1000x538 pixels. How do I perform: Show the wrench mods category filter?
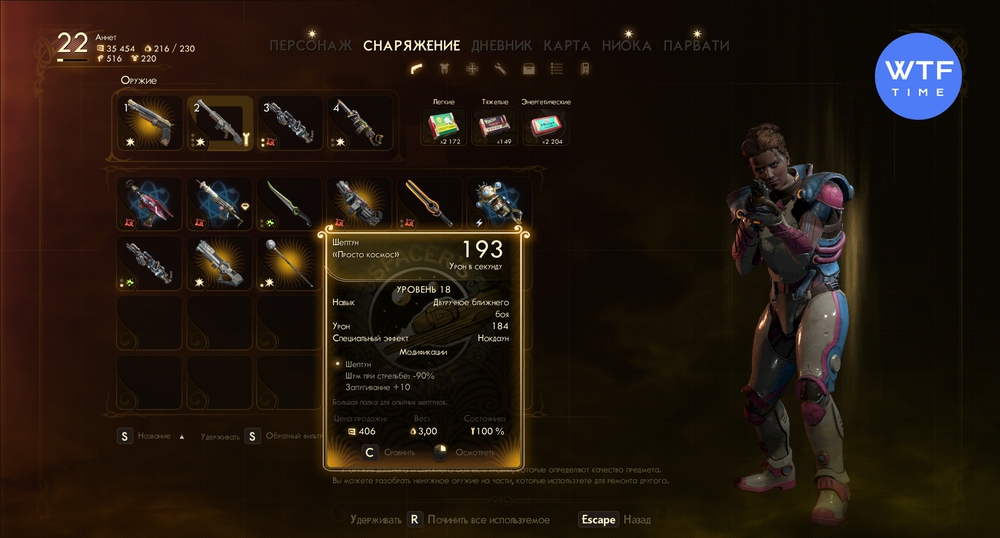(x=501, y=69)
